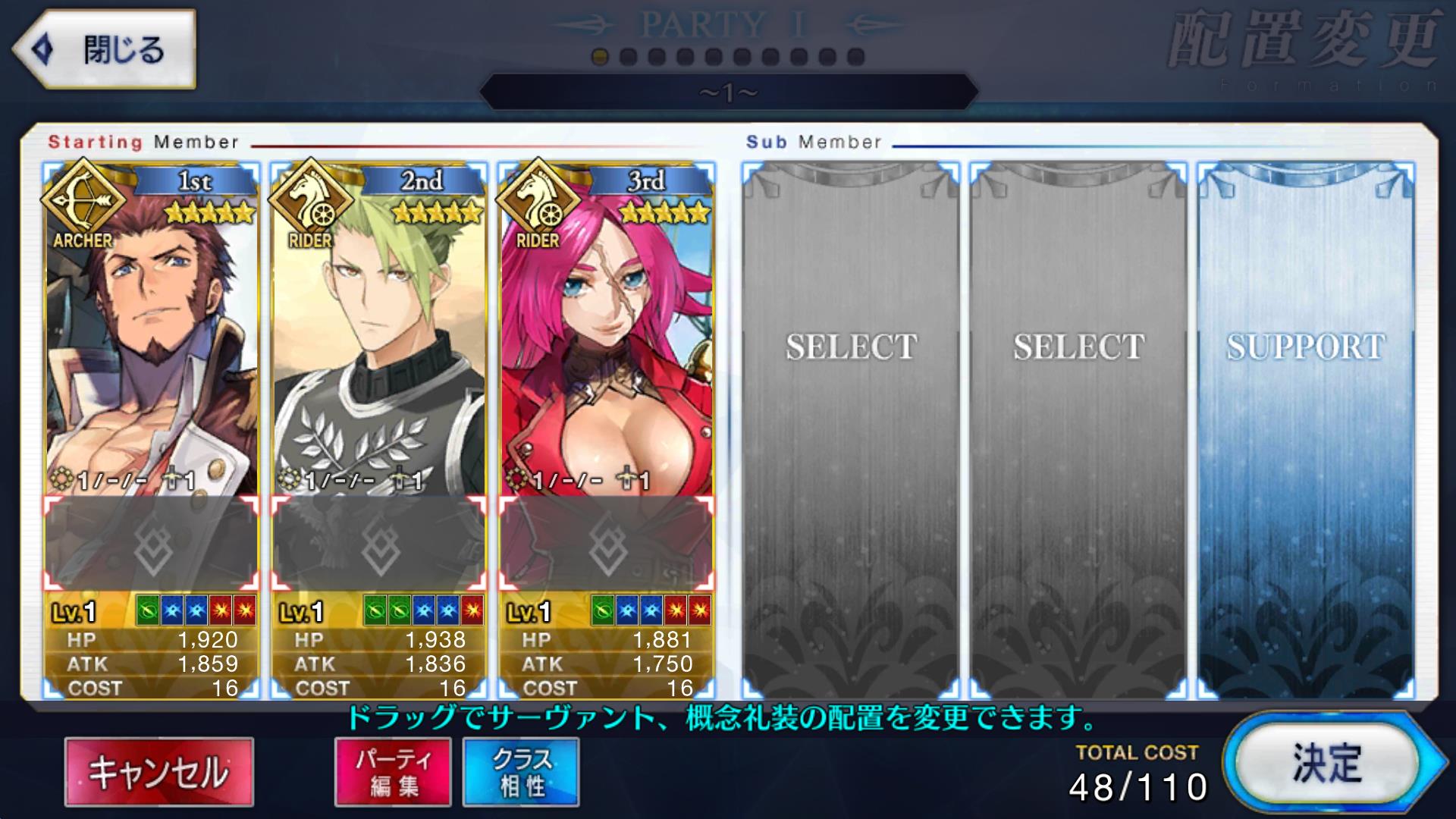
Task: Close the formation screen with 閉じる
Action: [x=105, y=50]
